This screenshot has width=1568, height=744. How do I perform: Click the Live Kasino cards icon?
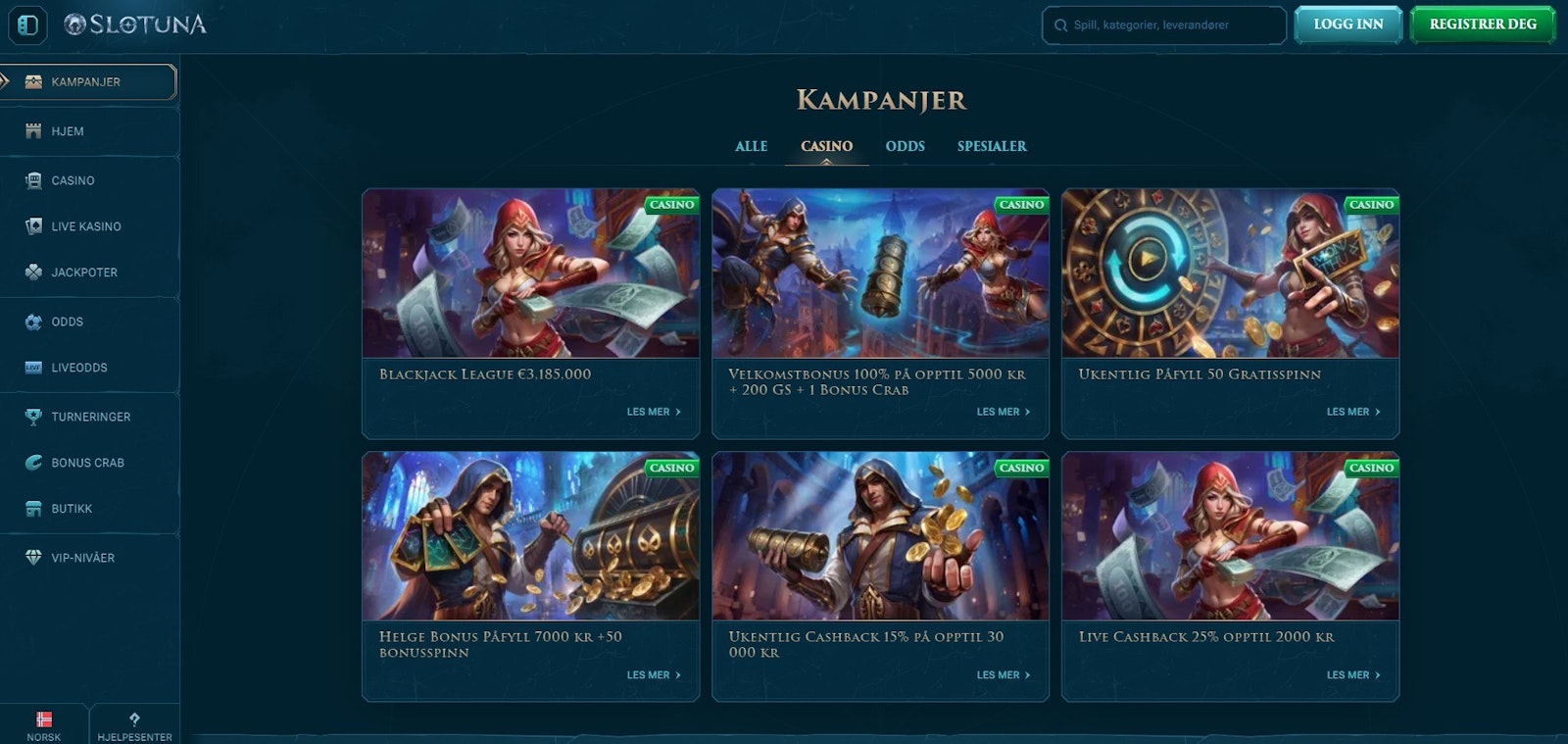click(x=32, y=225)
